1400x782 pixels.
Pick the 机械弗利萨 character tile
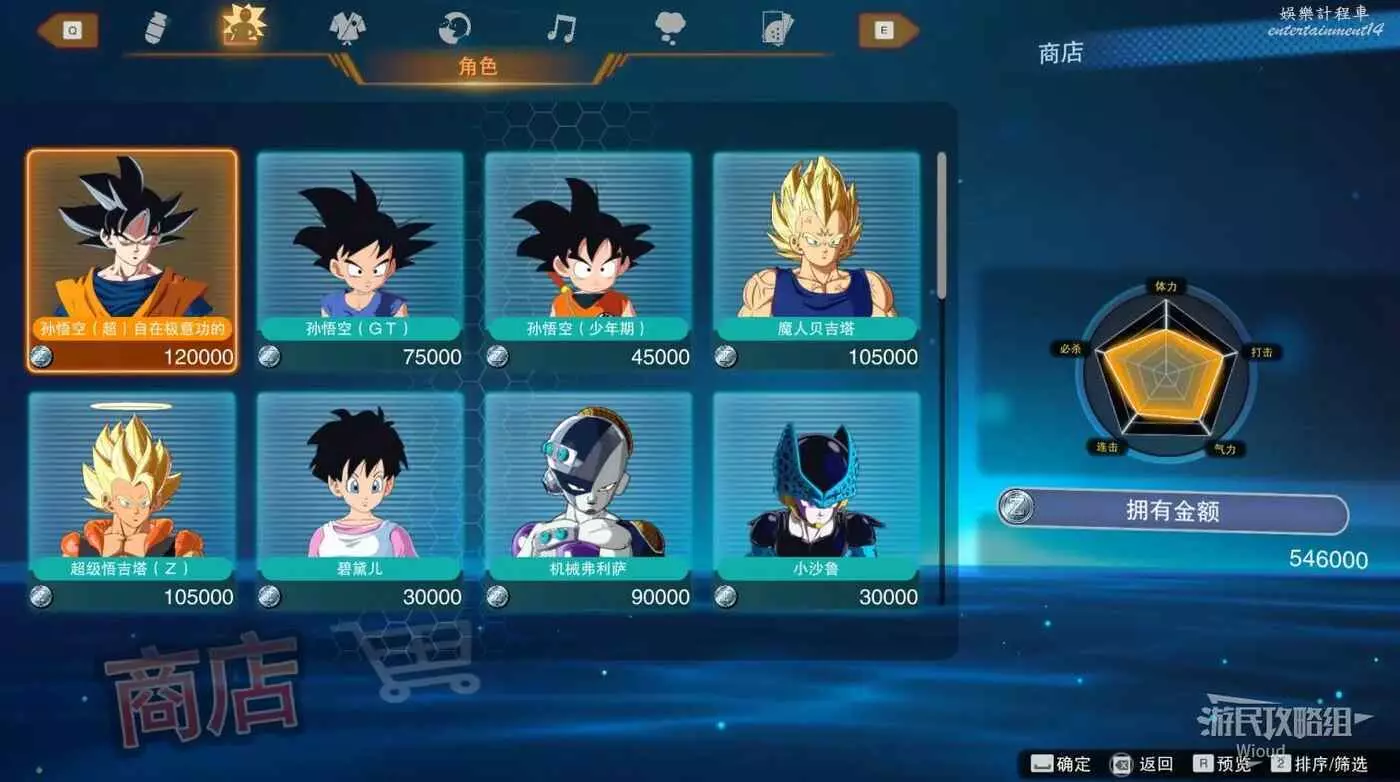(588, 500)
